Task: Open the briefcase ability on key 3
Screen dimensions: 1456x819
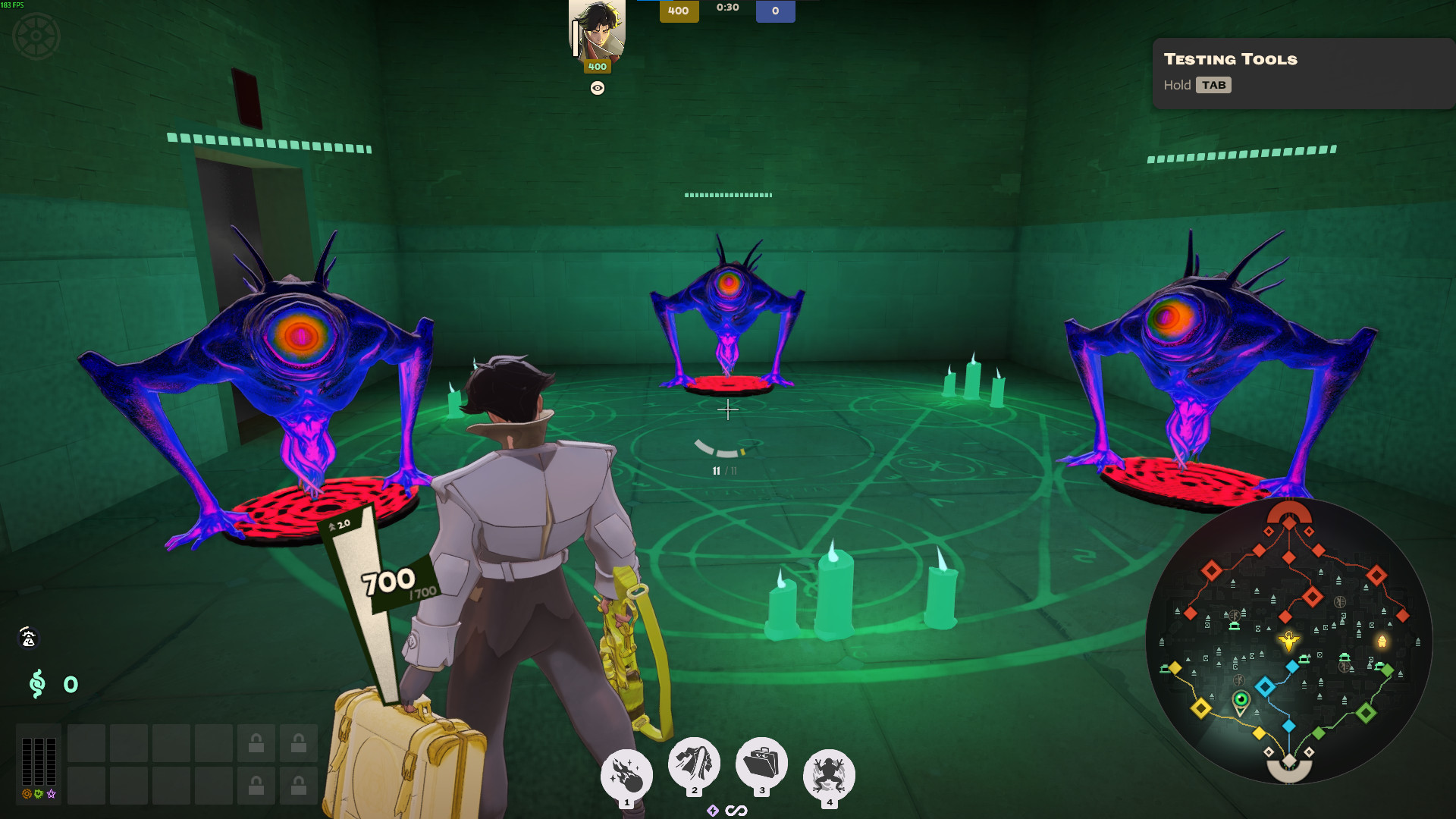Action: [761, 772]
